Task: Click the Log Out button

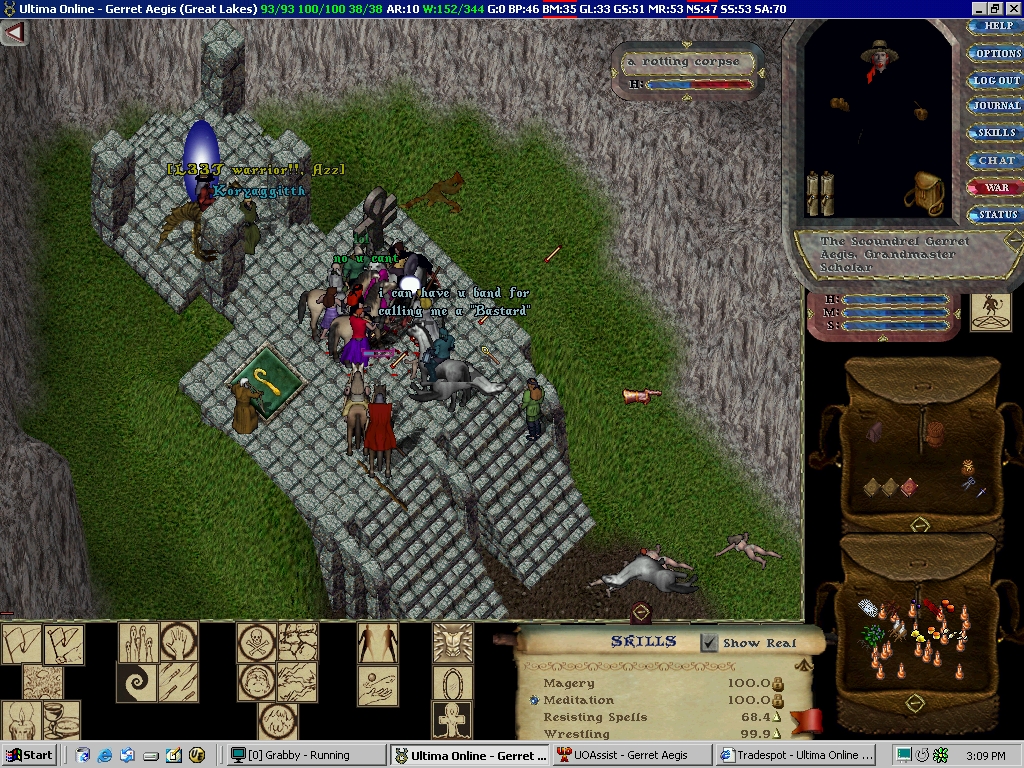Action: [x=994, y=80]
